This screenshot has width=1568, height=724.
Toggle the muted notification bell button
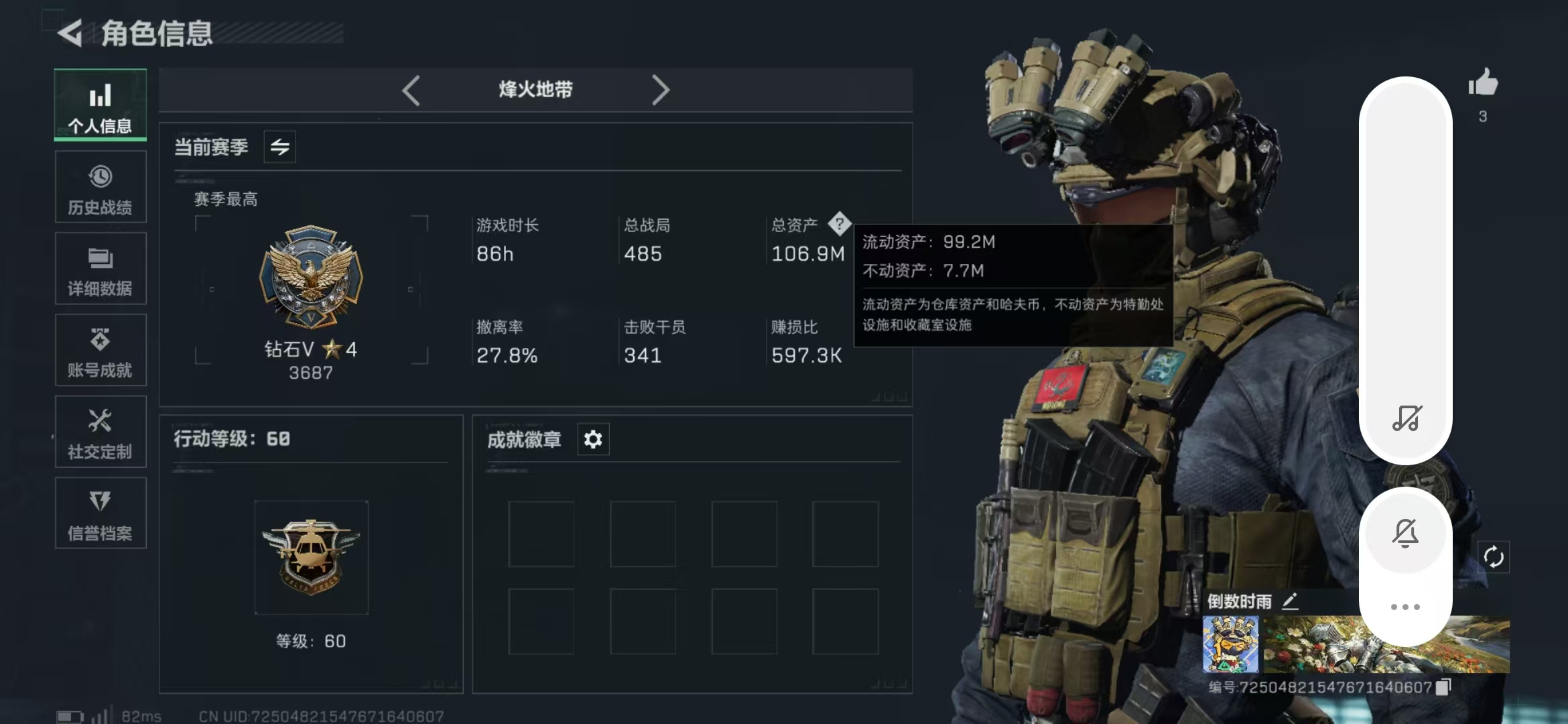coord(1405,534)
